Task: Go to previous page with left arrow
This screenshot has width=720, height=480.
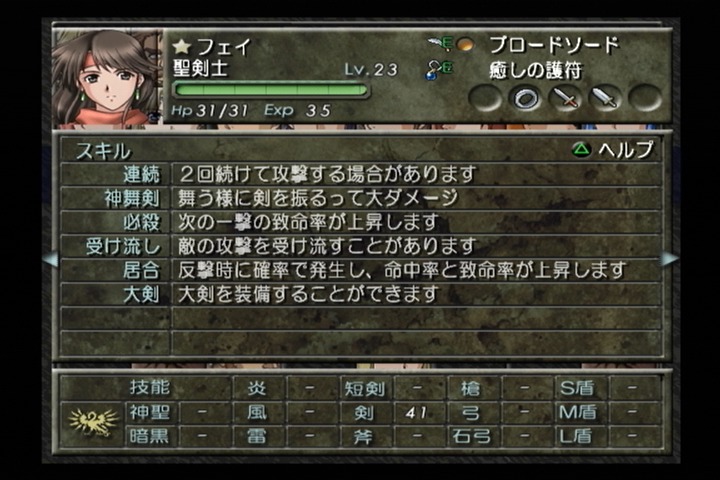Action: coord(49,259)
